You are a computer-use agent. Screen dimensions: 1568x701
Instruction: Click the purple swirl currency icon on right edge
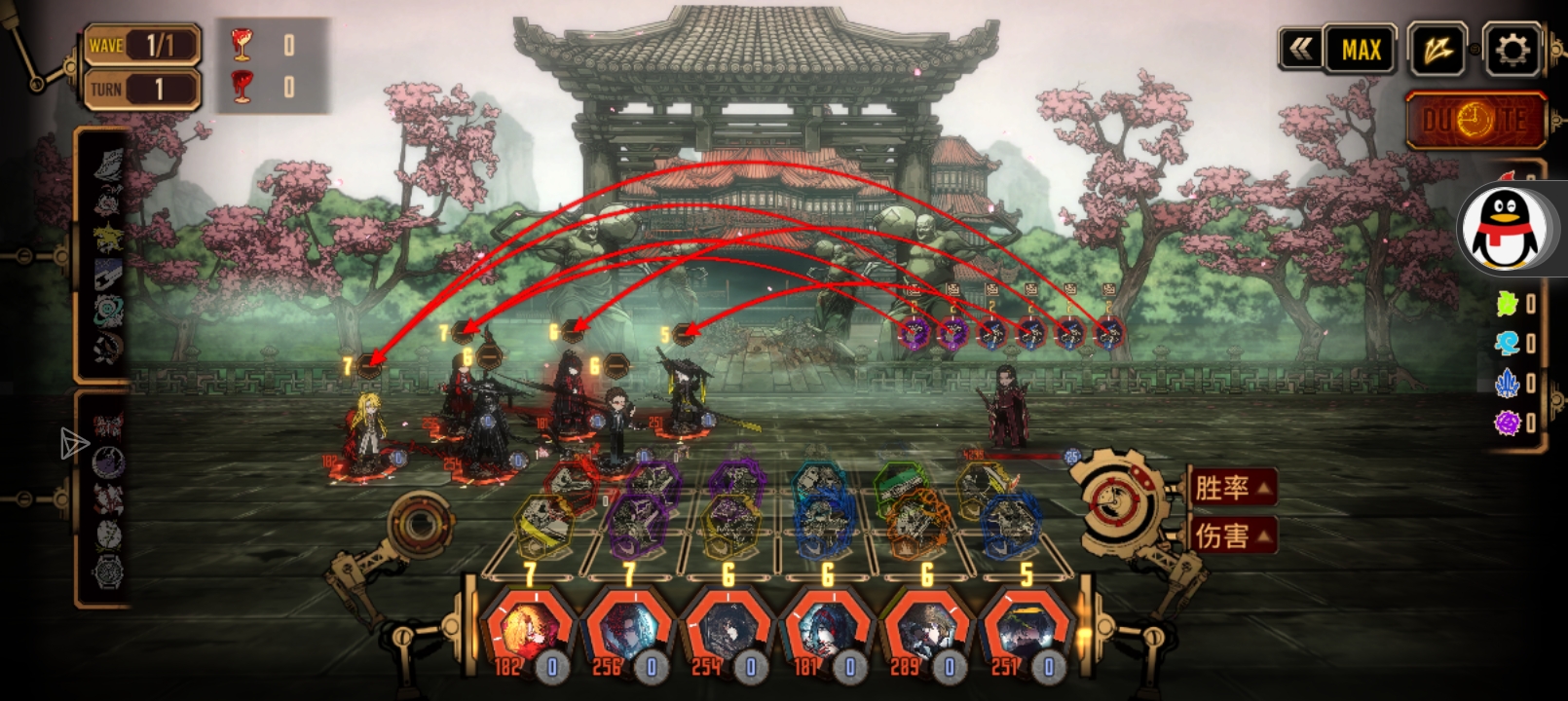1504,423
